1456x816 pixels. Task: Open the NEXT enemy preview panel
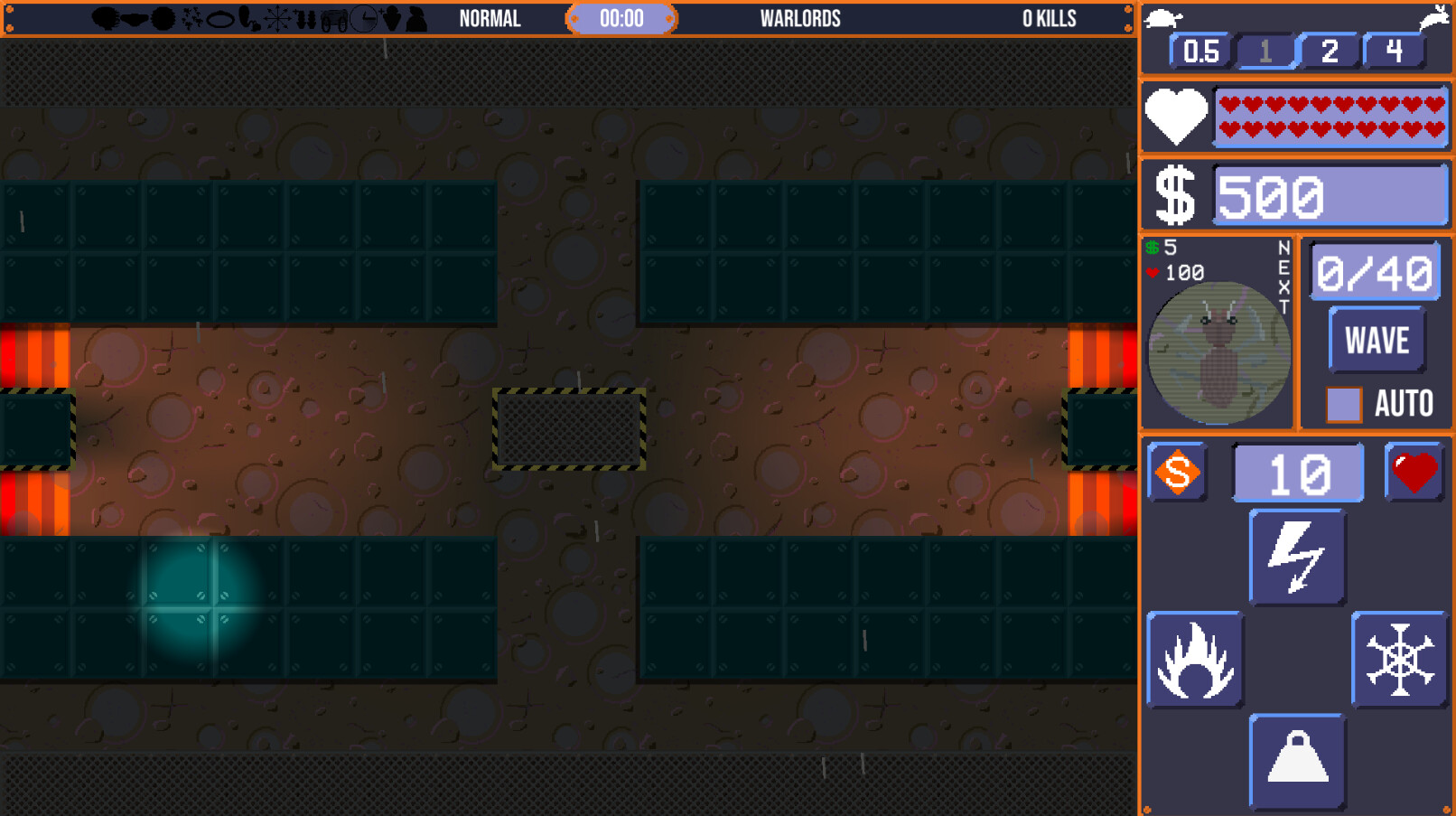pos(1218,352)
